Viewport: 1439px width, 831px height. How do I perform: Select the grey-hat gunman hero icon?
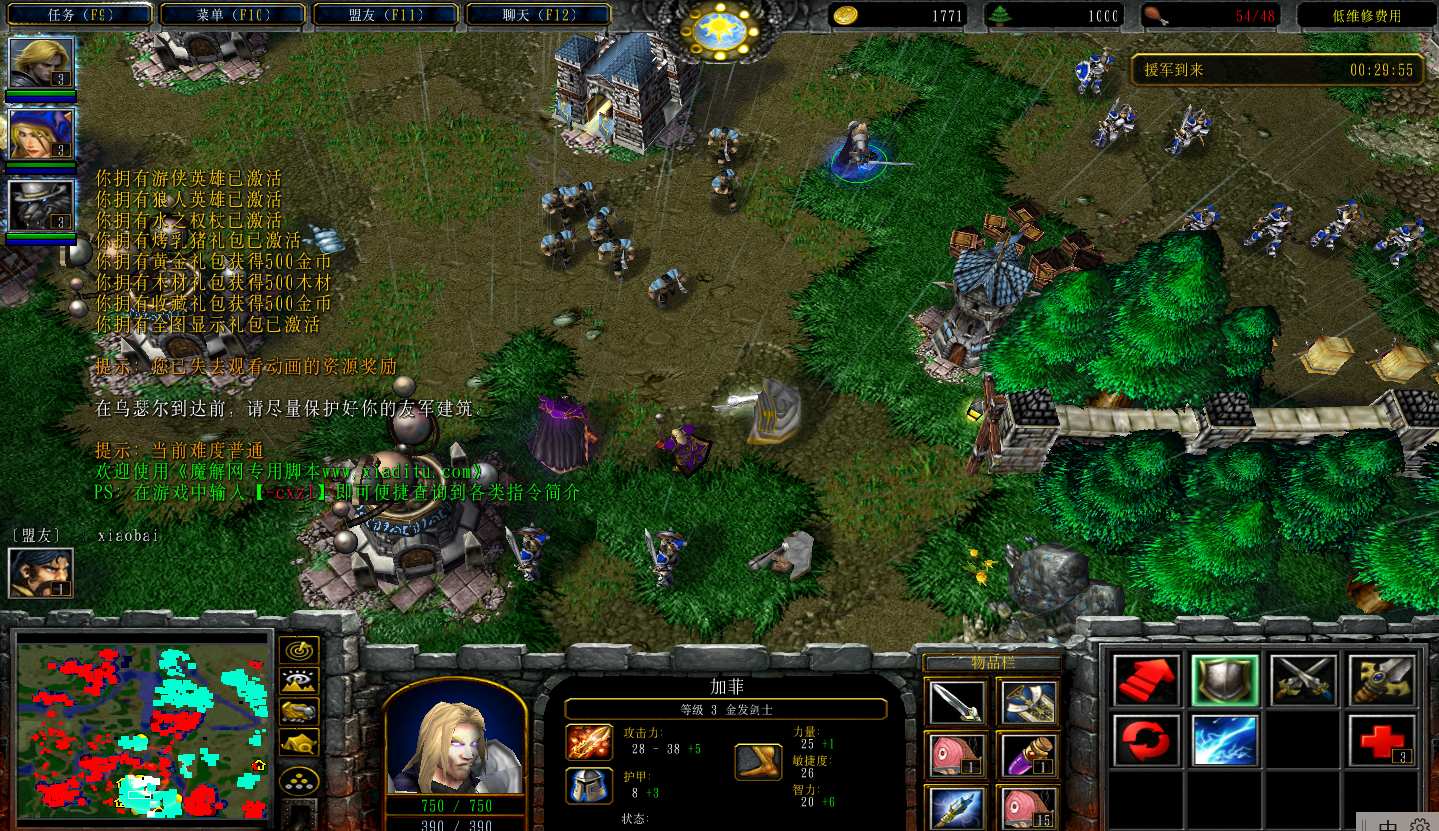click(x=41, y=205)
